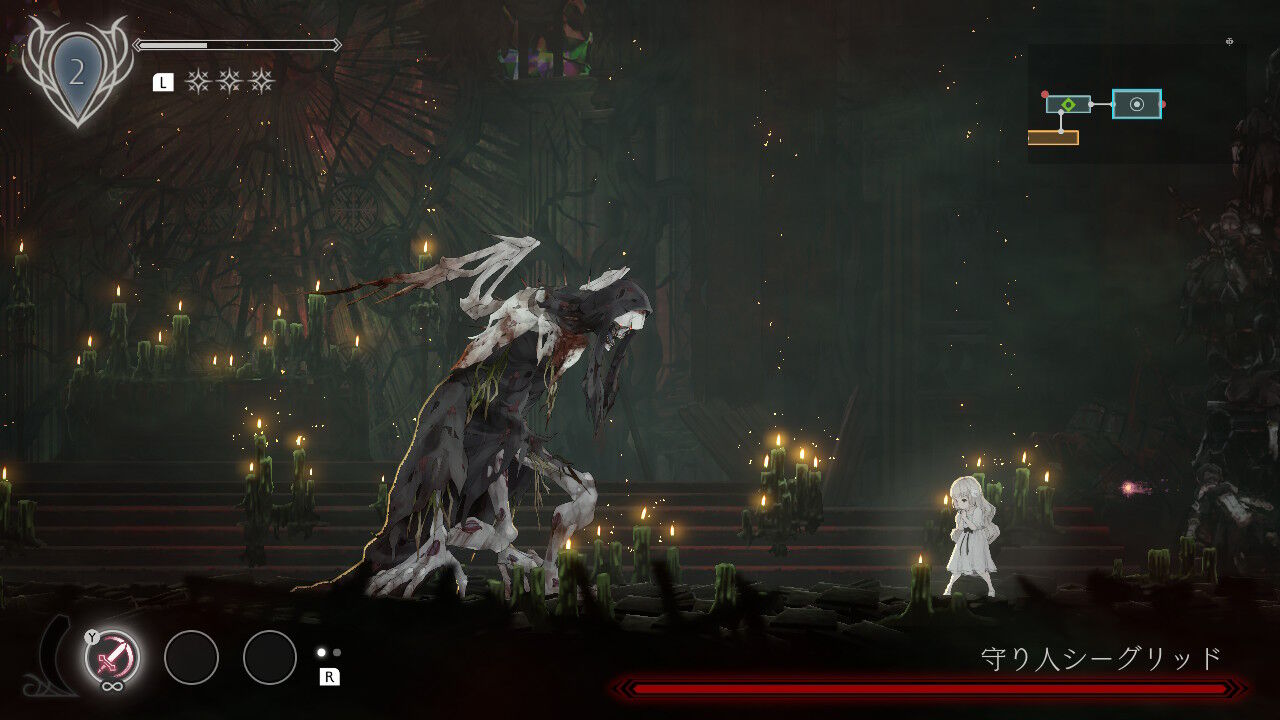Choose the orange room on the minimap
This screenshot has width=1280, height=720.
pyautogui.click(x=1052, y=138)
